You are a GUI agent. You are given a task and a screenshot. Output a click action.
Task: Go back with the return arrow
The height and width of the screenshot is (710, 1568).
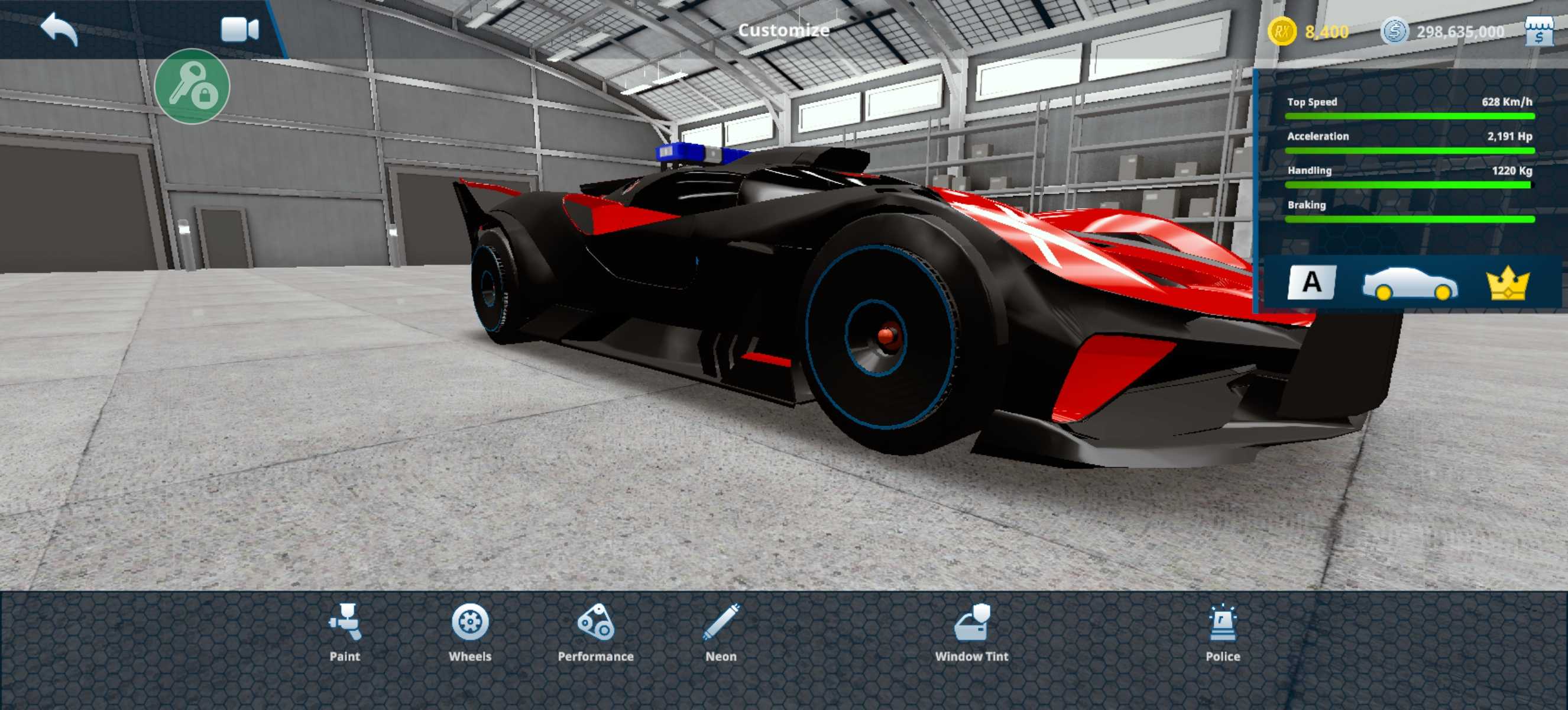point(60,28)
